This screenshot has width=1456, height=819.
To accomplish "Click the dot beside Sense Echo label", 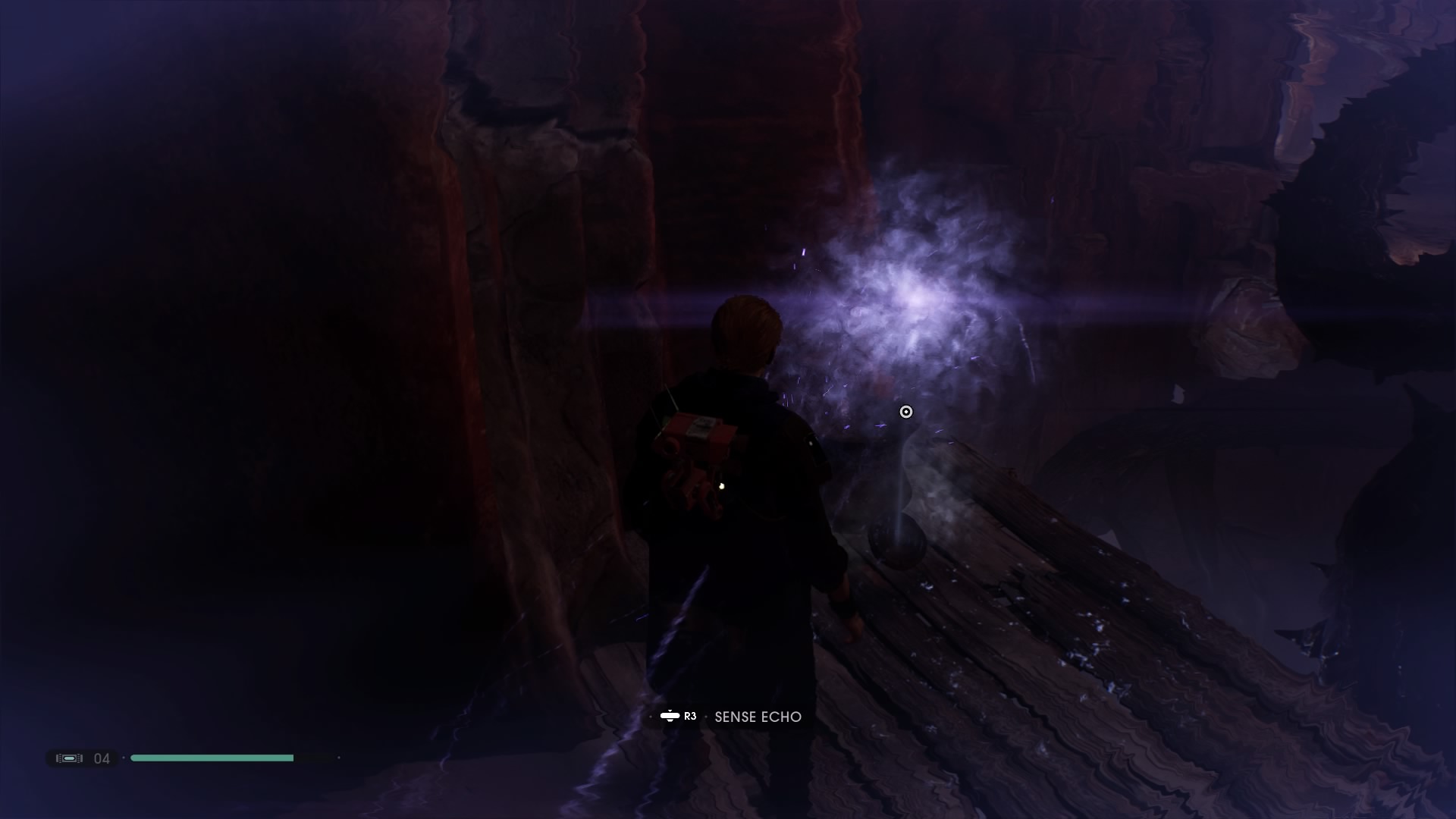I will (x=708, y=716).
